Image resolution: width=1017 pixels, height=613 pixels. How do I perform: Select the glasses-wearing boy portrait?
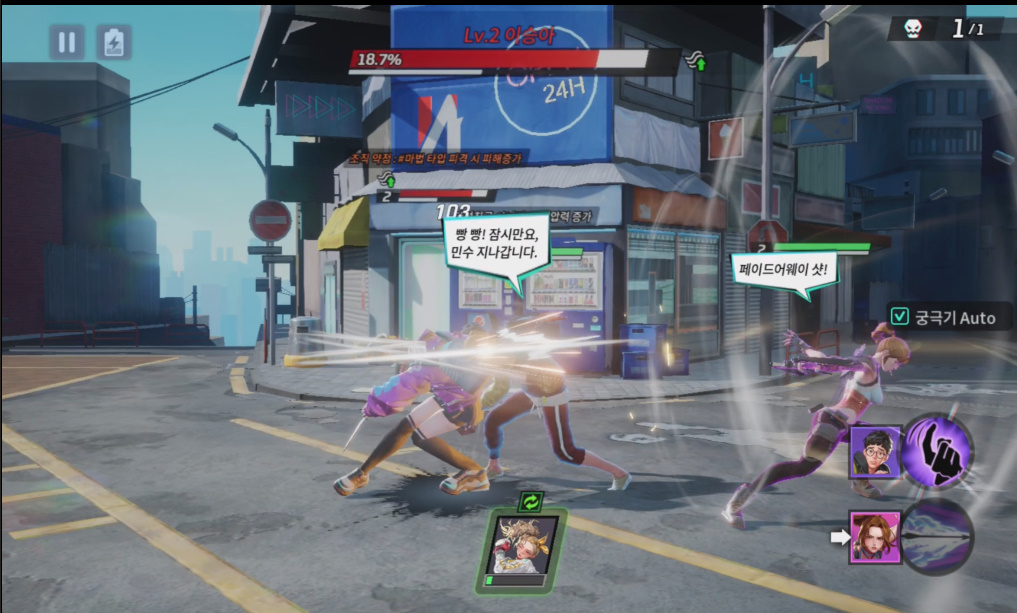click(x=875, y=452)
